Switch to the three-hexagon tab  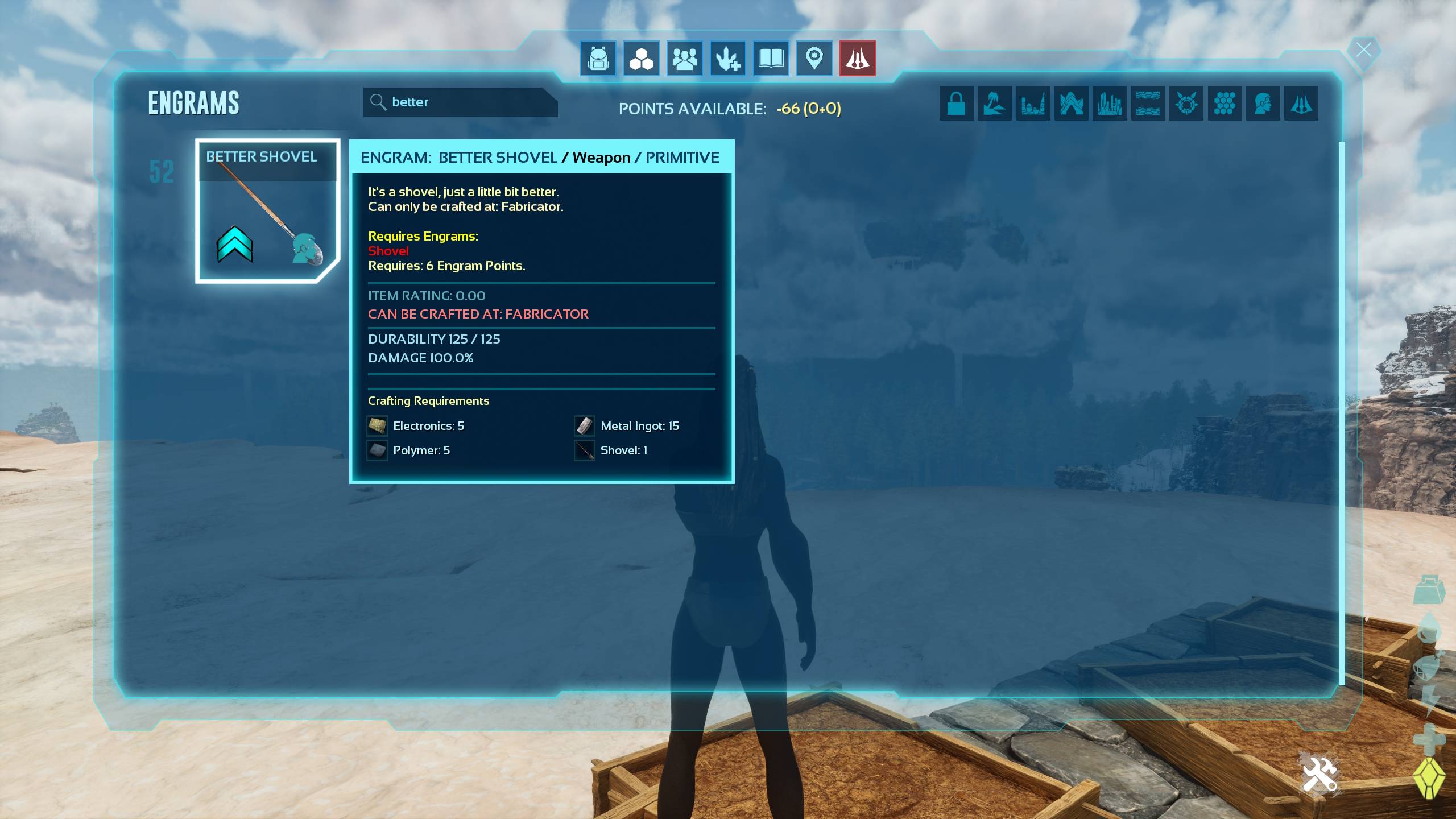coord(641,58)
